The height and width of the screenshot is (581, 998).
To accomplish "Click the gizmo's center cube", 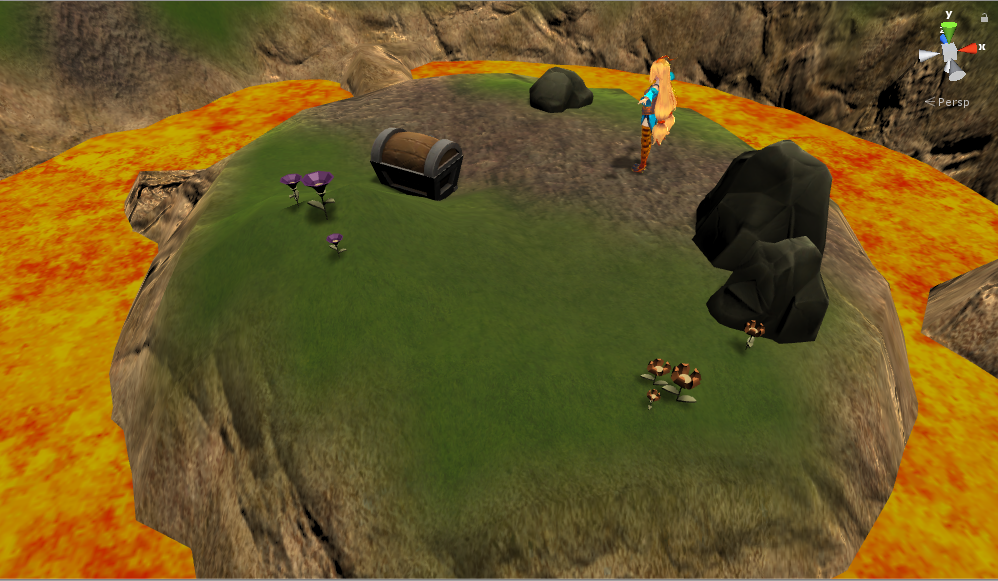I will pyautogui.click(x=949, y=51).
